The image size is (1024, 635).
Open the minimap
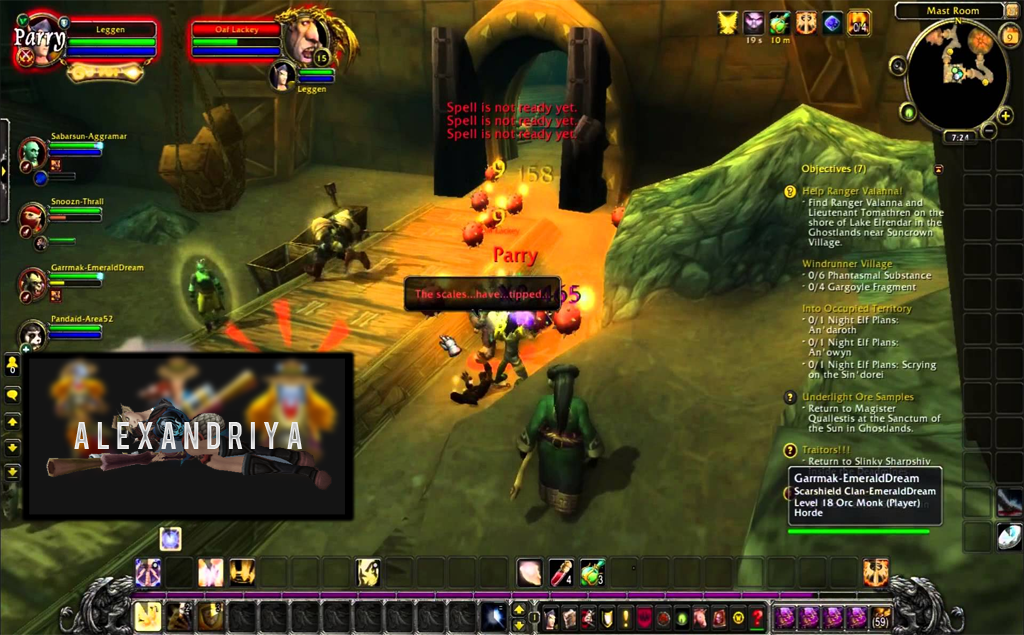(x=955, y=77)
